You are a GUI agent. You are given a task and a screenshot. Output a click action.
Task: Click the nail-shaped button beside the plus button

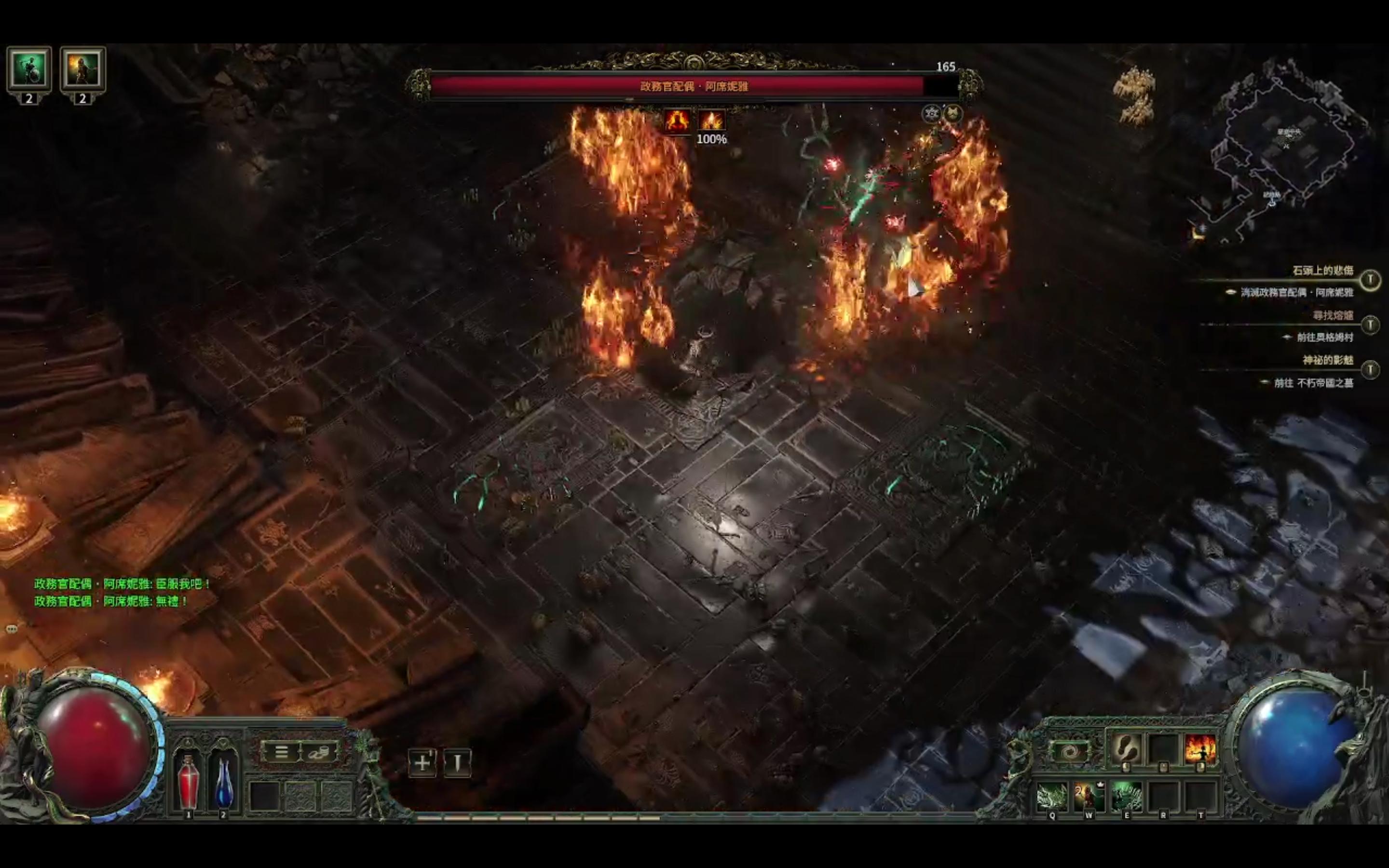point(457,763)
